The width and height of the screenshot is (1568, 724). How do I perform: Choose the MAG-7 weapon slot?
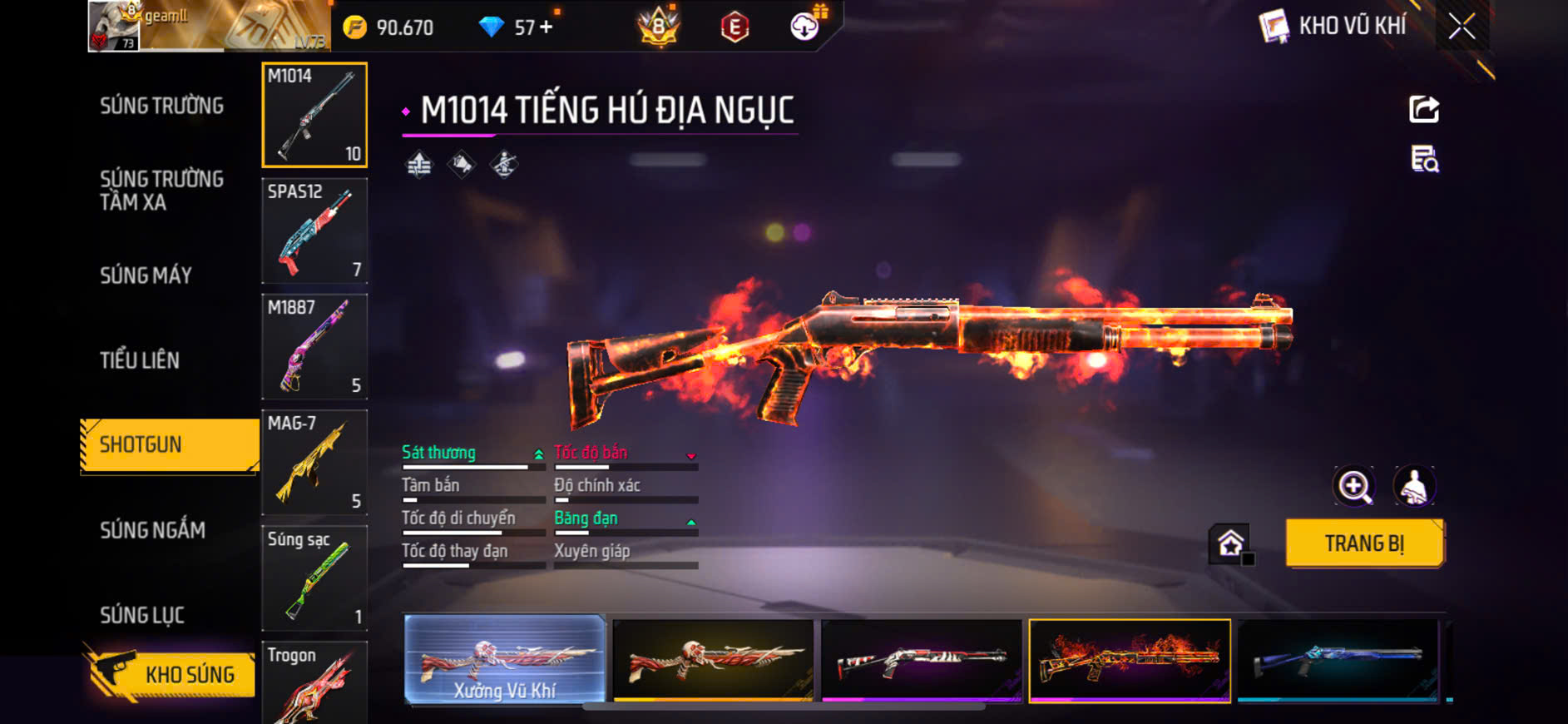314,462
